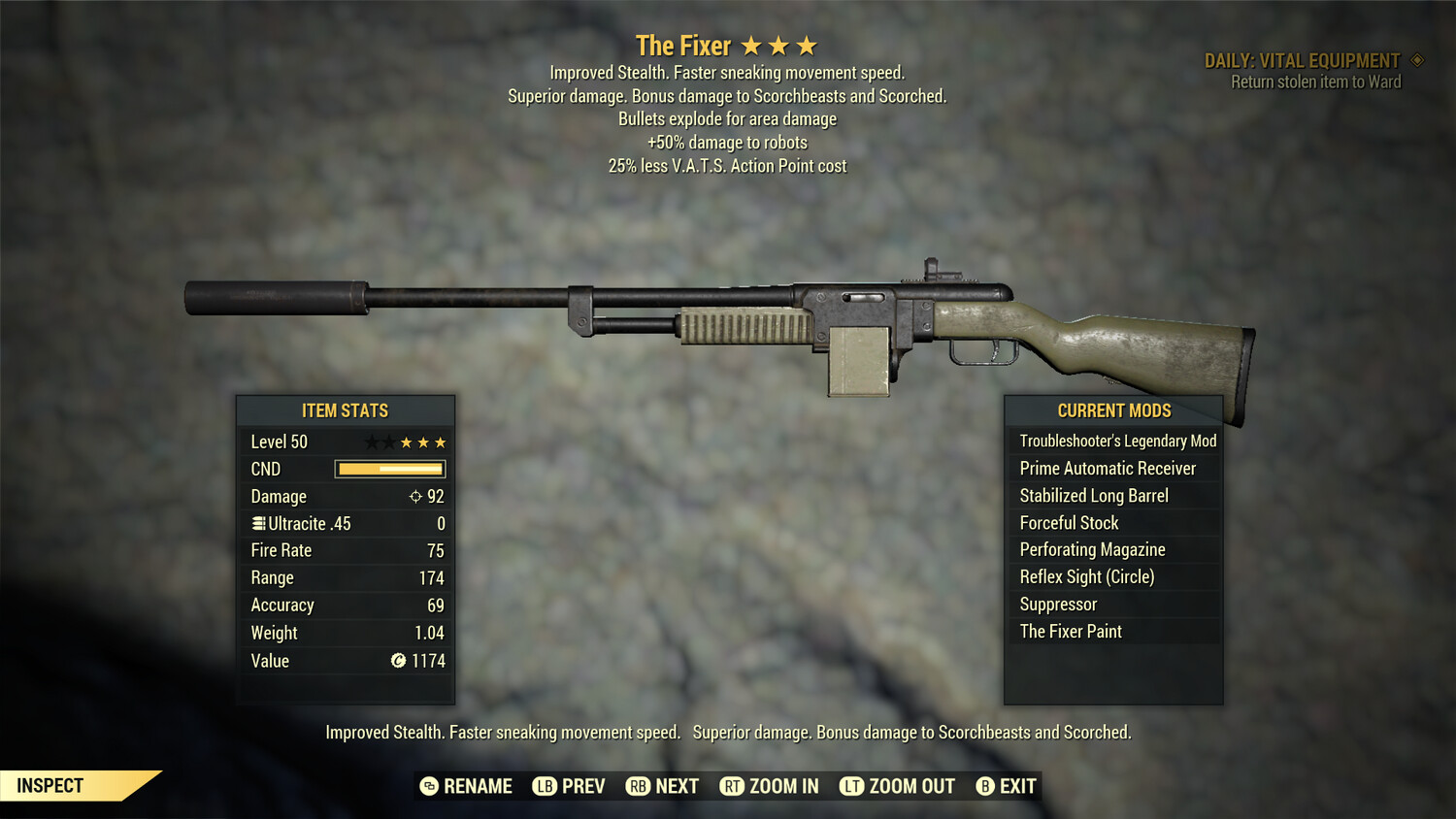The width and height of the screenshot is (1456, 819).
Task: Click the RB button icon before NEXT
Action: click(640, 786)
